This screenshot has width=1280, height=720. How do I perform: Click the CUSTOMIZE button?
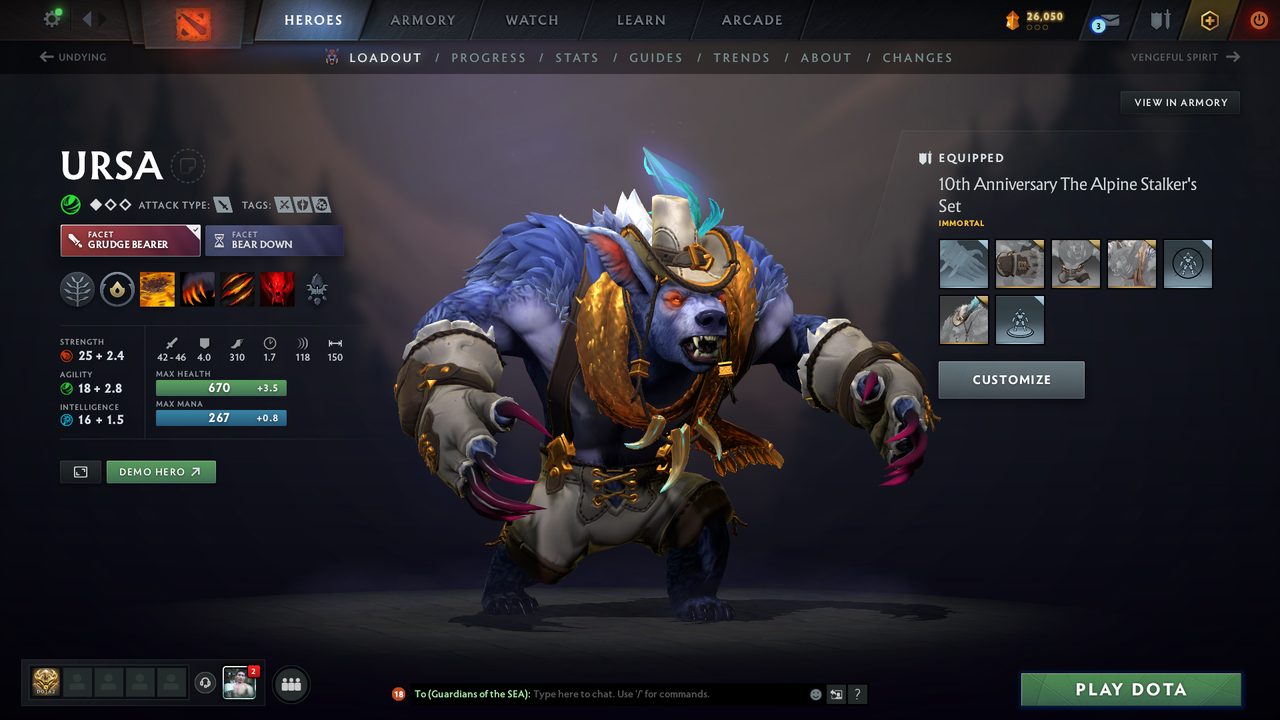click(x=1011, y=380)
